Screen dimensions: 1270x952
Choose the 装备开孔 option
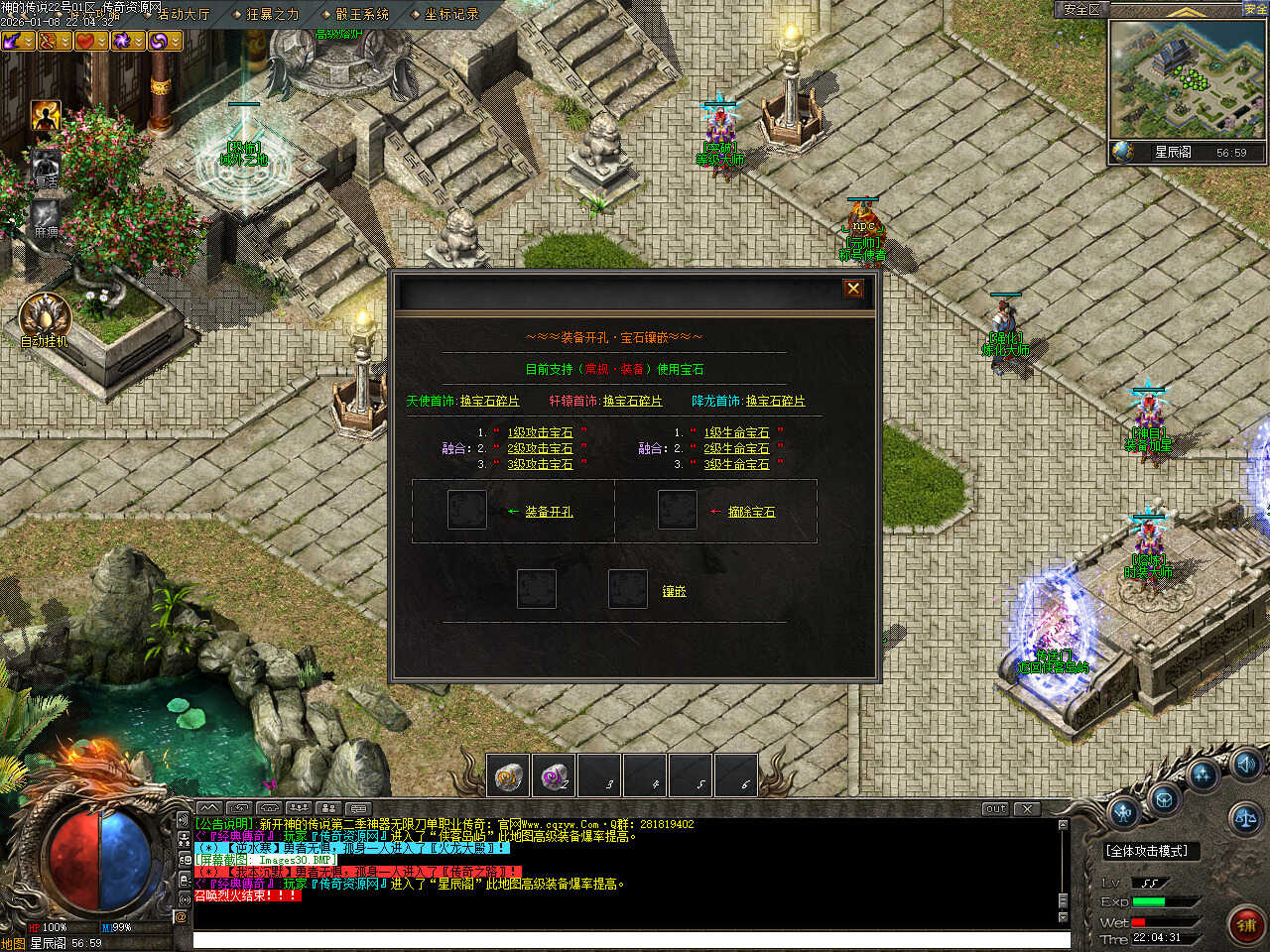pyautogui.click(x=549, y=513)
